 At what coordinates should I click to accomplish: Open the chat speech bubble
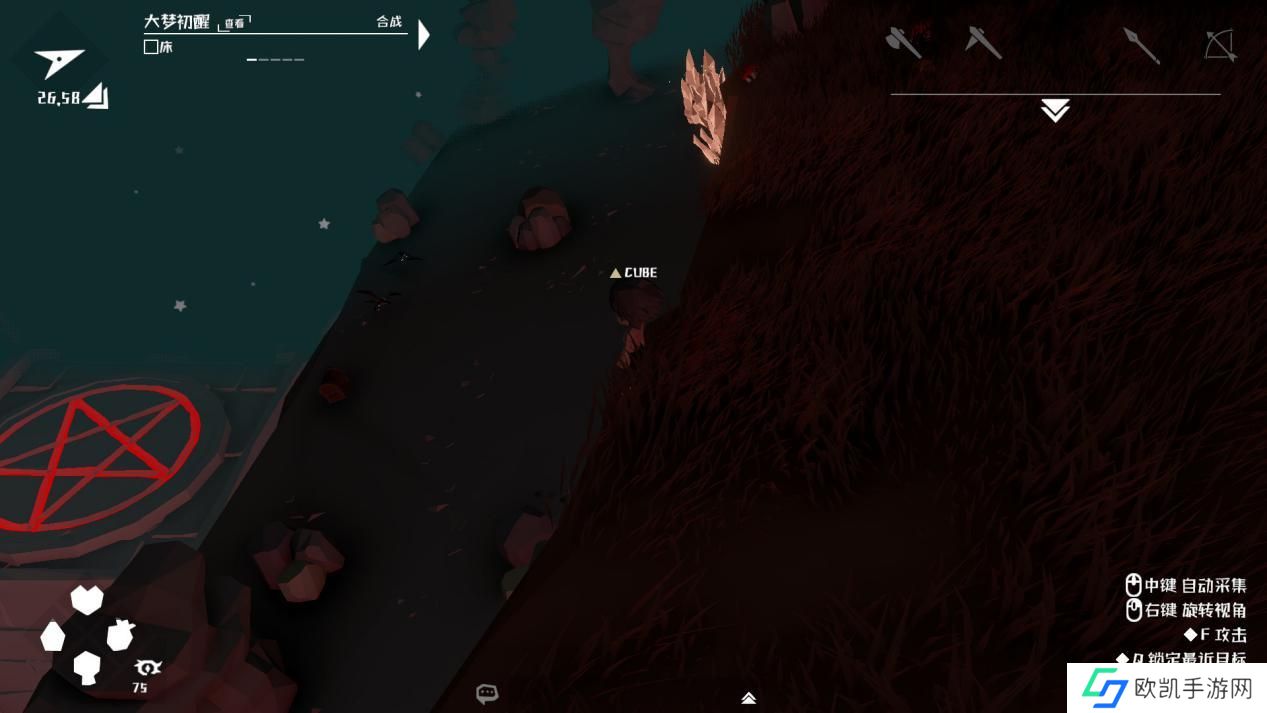click(x=487, y=693)
